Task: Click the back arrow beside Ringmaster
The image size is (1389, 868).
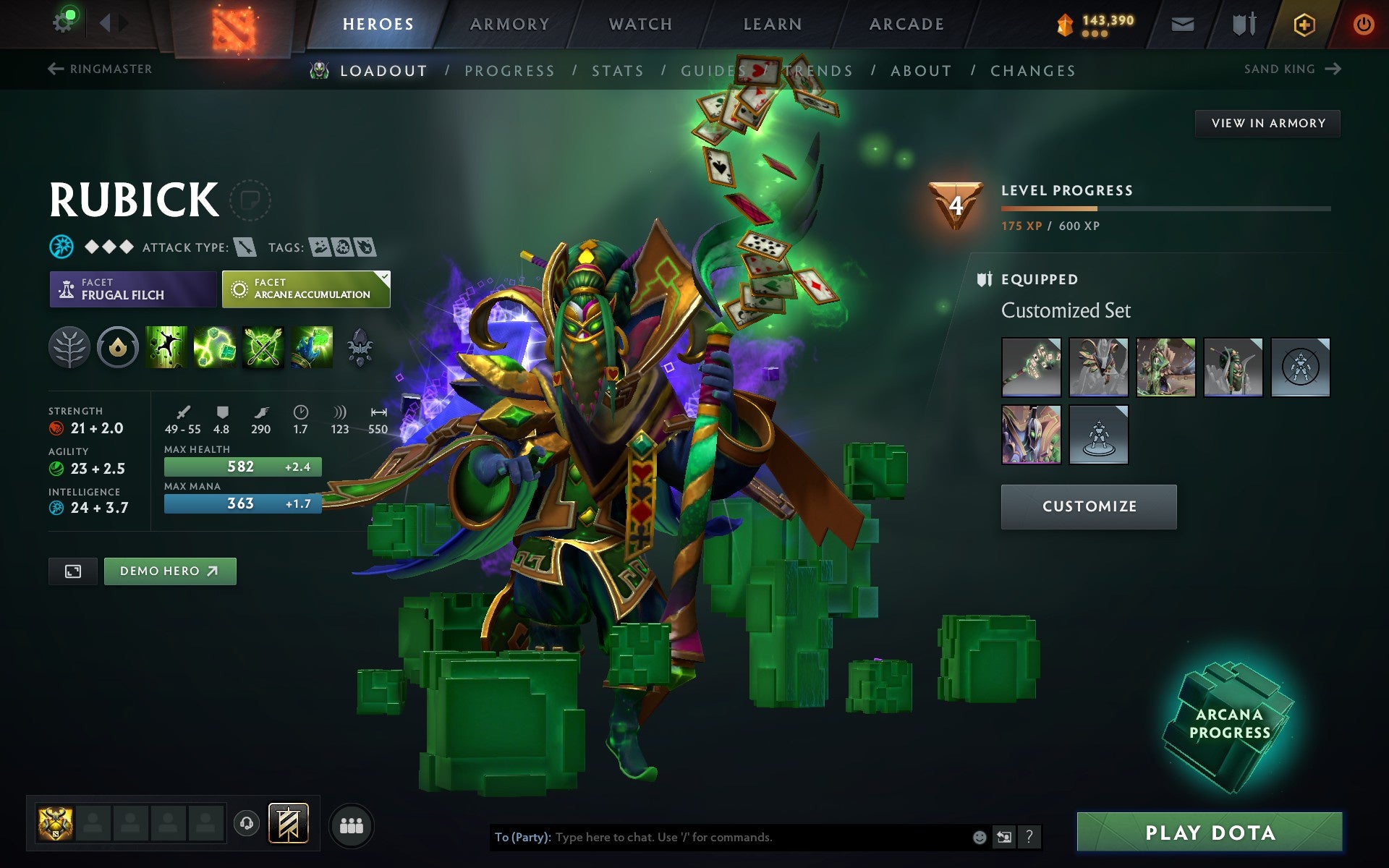Action: (x=54, y=68)
